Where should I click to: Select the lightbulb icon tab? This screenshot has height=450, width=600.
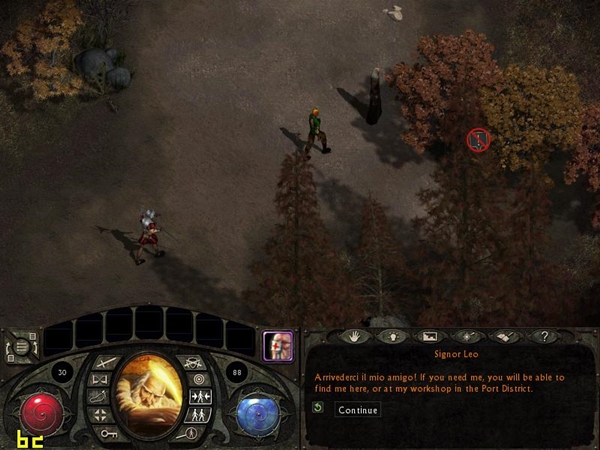[390, 337]
